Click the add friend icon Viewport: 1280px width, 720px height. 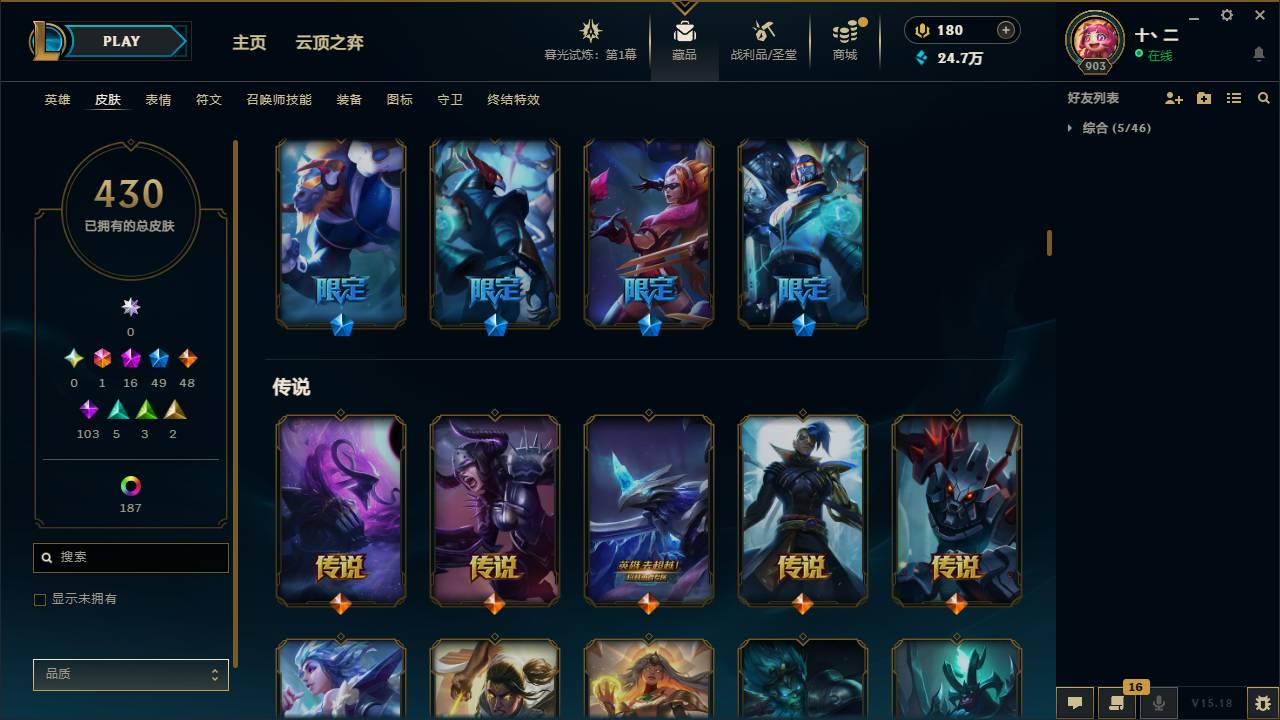pos(1174,98)
